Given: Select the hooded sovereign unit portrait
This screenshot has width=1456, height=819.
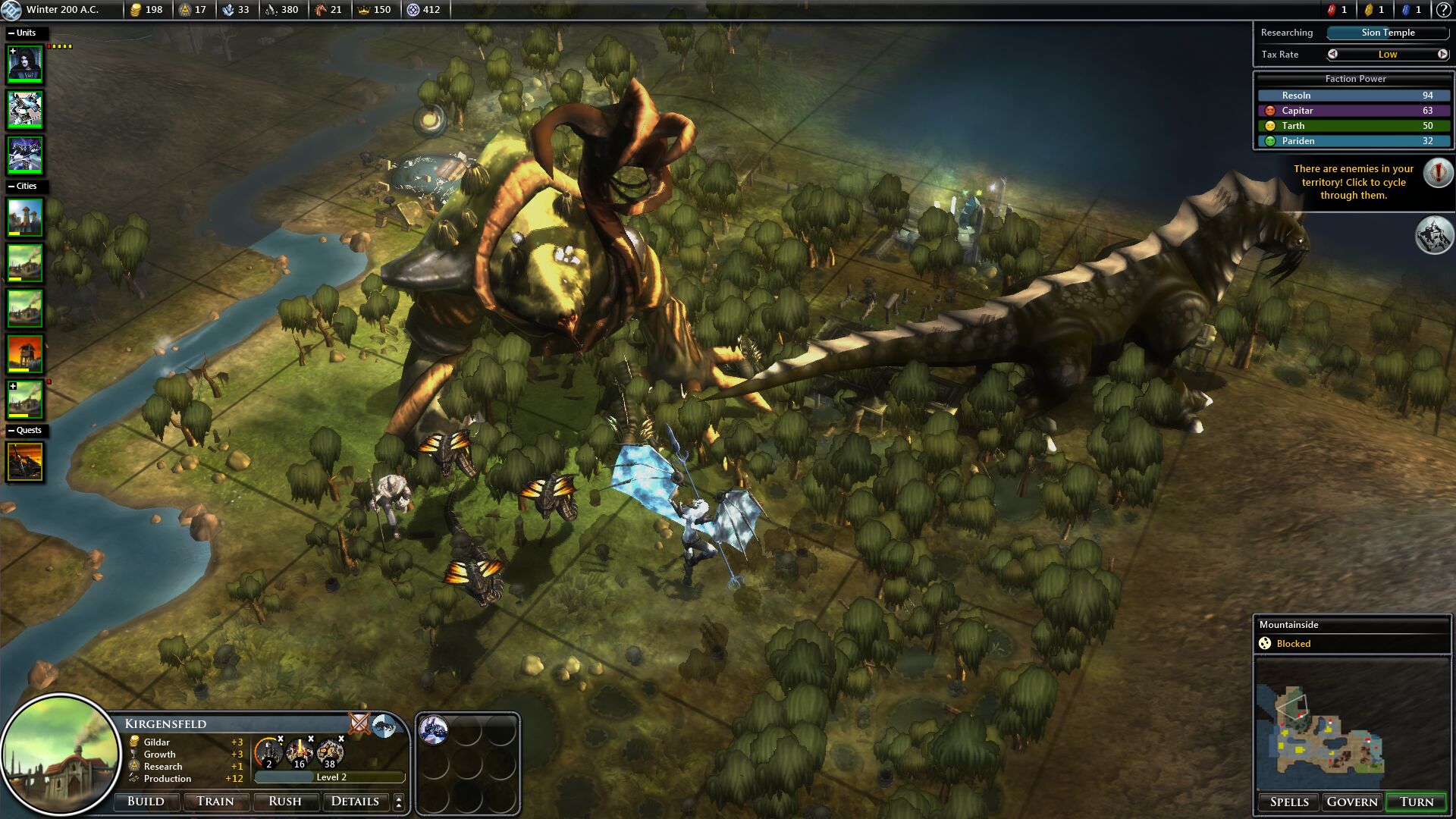Looking at the screenshot, I should click(25, 64).
